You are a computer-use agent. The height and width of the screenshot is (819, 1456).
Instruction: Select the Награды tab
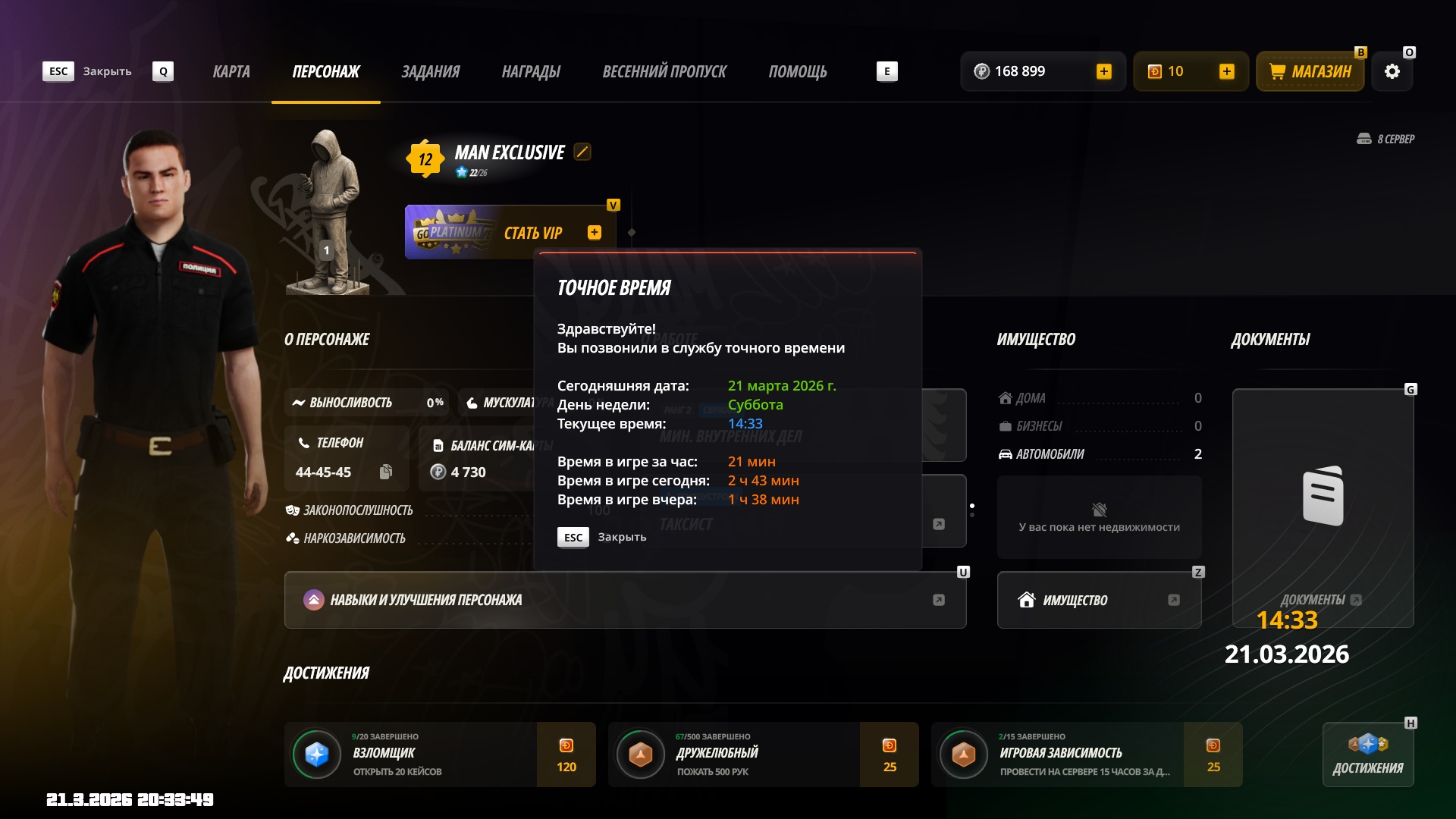[x=531, y=71]
